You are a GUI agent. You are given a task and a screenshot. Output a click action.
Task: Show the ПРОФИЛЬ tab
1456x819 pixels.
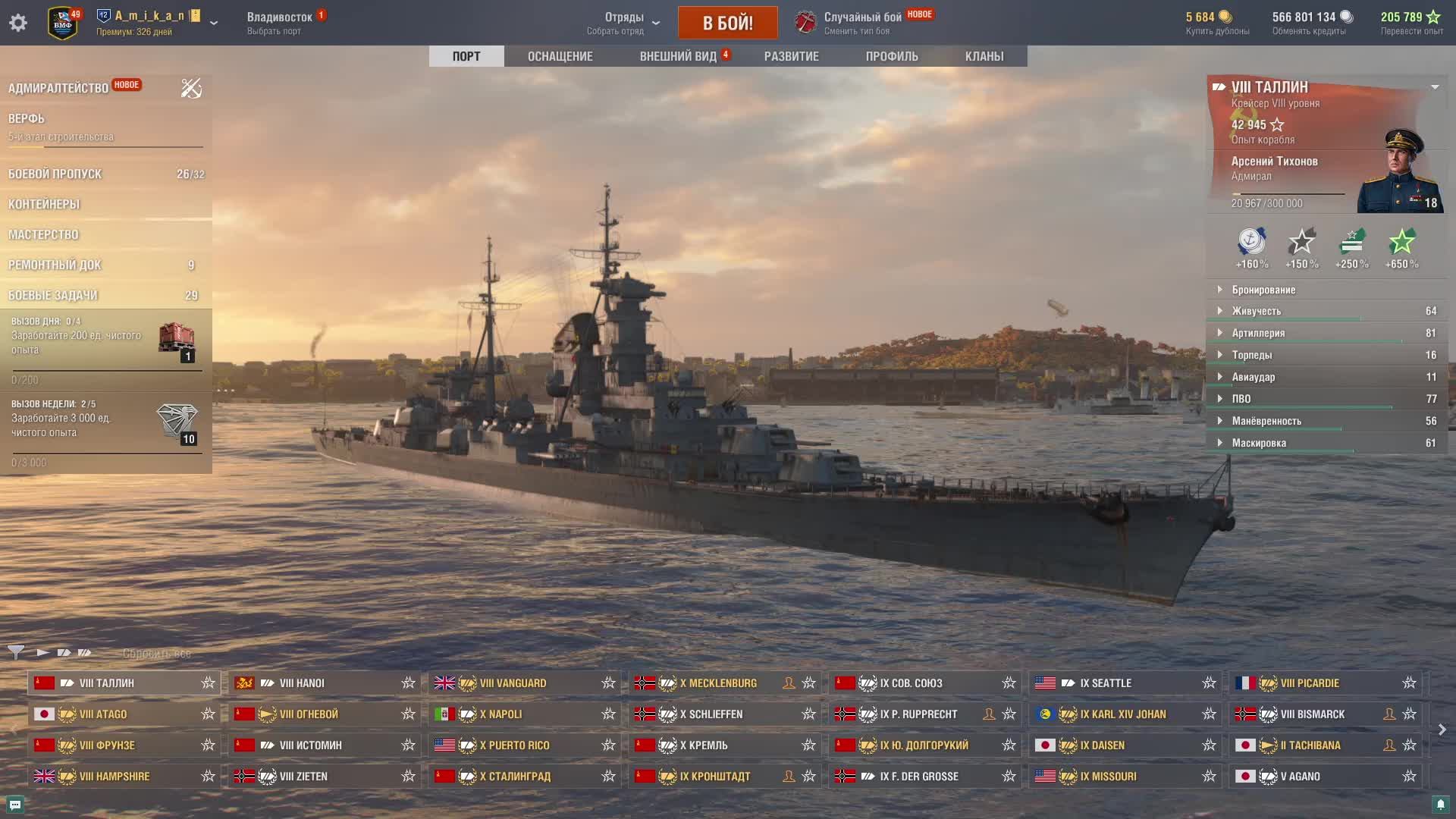coord(892,56)
